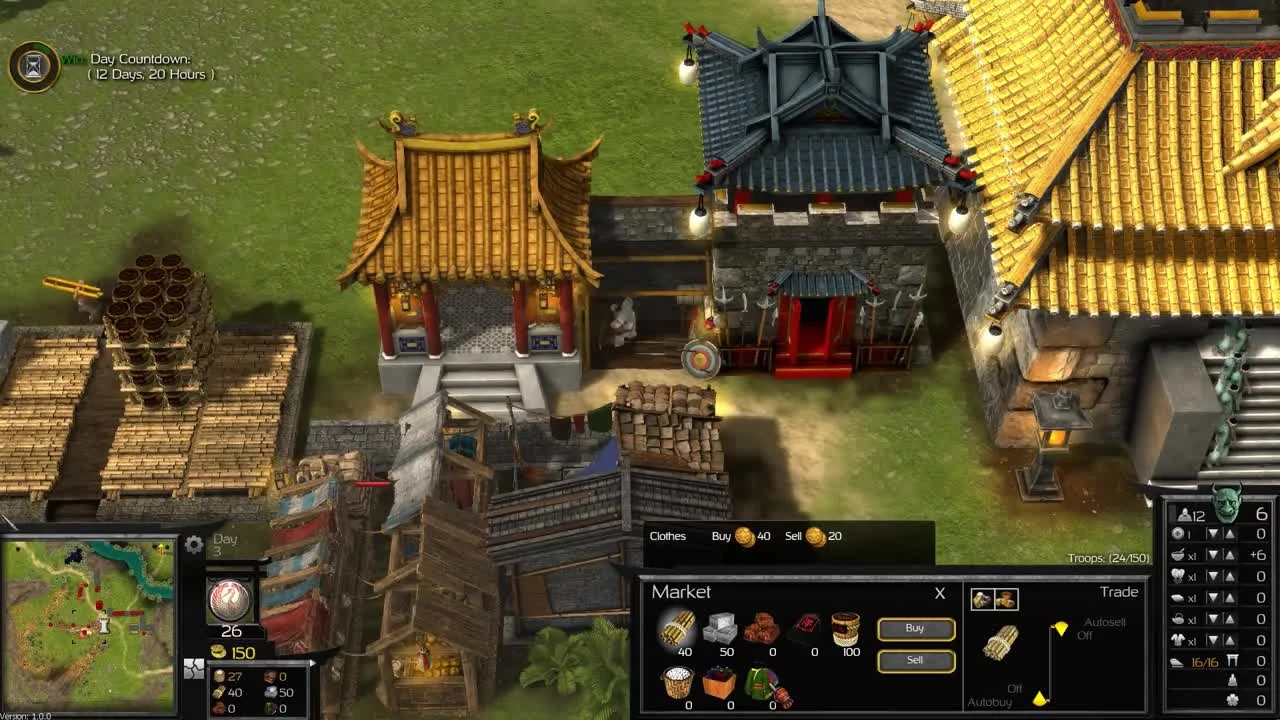Screen dimensions: 1280x720
Task: Increase the rice ration with the up arrow
Action: [1230, 553]
